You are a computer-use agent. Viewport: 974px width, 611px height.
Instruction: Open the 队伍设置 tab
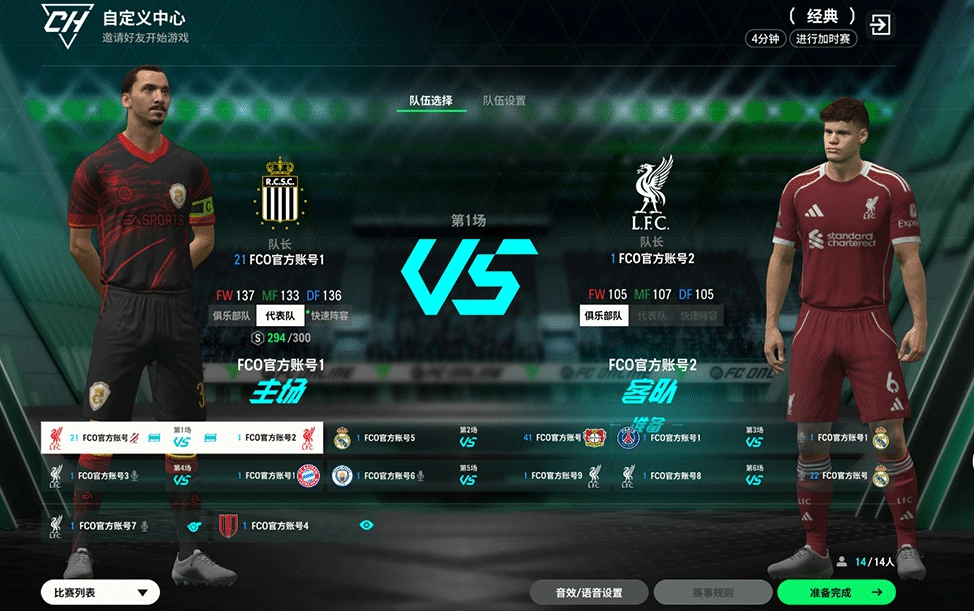[x=504, y=101]
